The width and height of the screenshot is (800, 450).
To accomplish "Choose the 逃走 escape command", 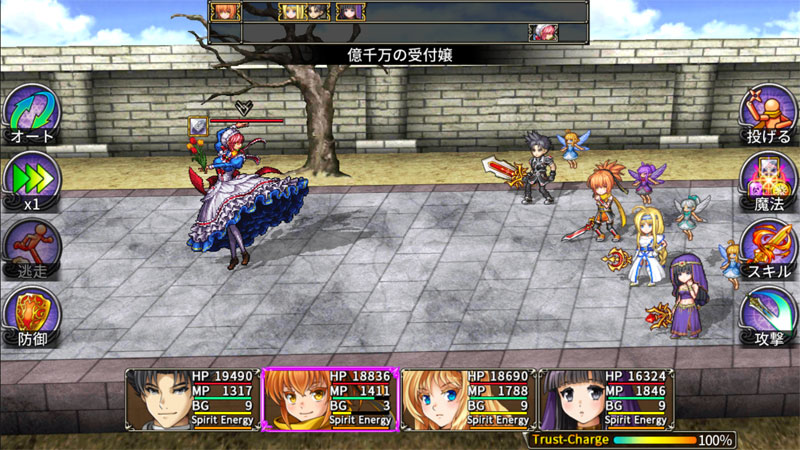I will pos(31,246).
